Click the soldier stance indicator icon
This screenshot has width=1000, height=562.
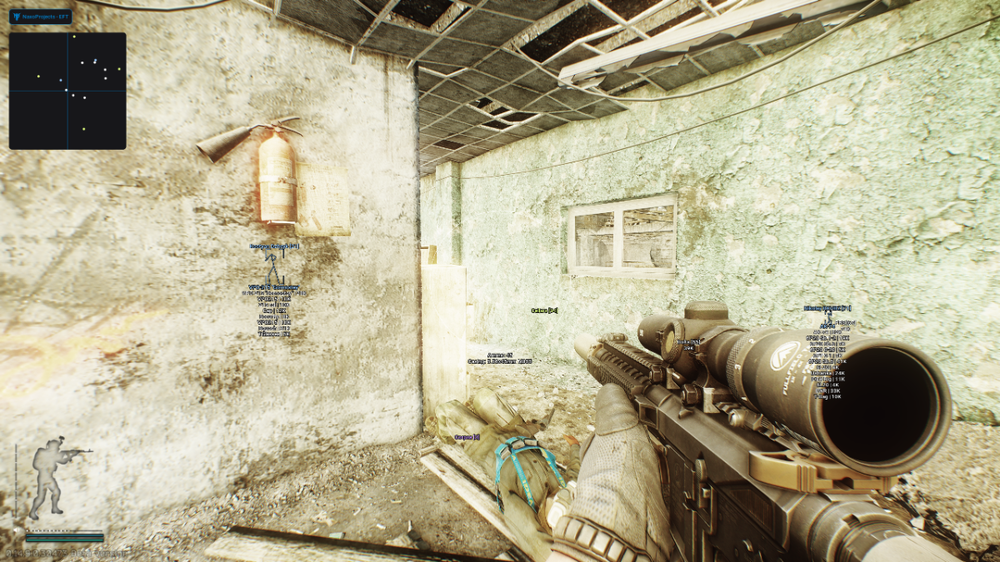point(52,477)
